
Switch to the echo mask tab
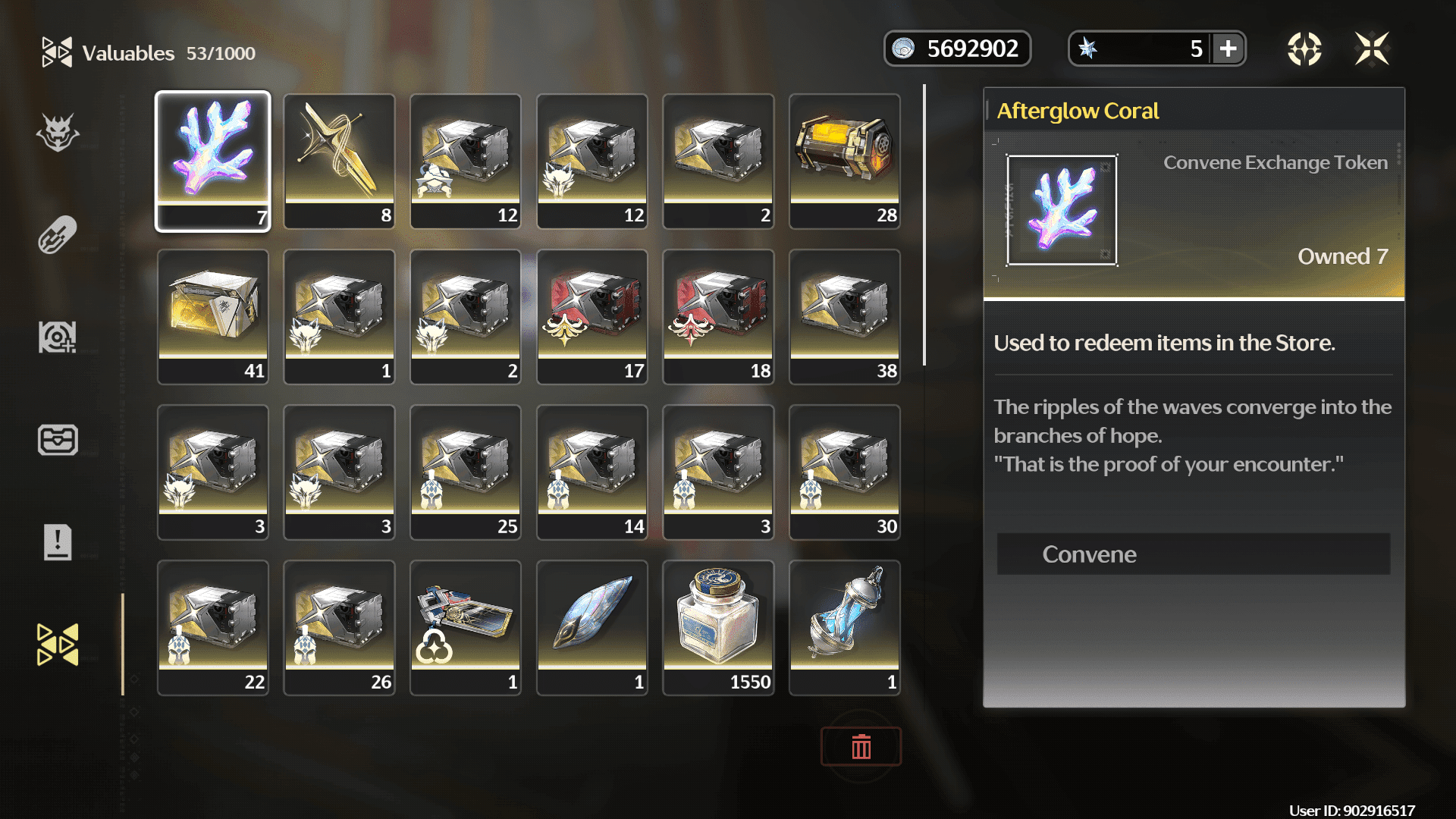click(58, 133)
